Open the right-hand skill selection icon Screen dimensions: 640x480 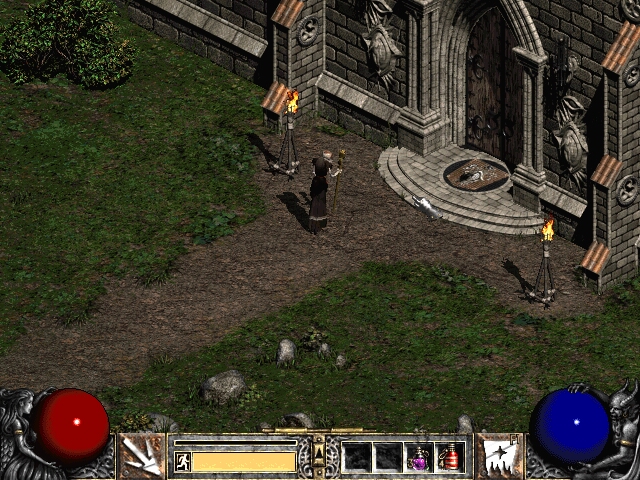(x=498, y=456)
